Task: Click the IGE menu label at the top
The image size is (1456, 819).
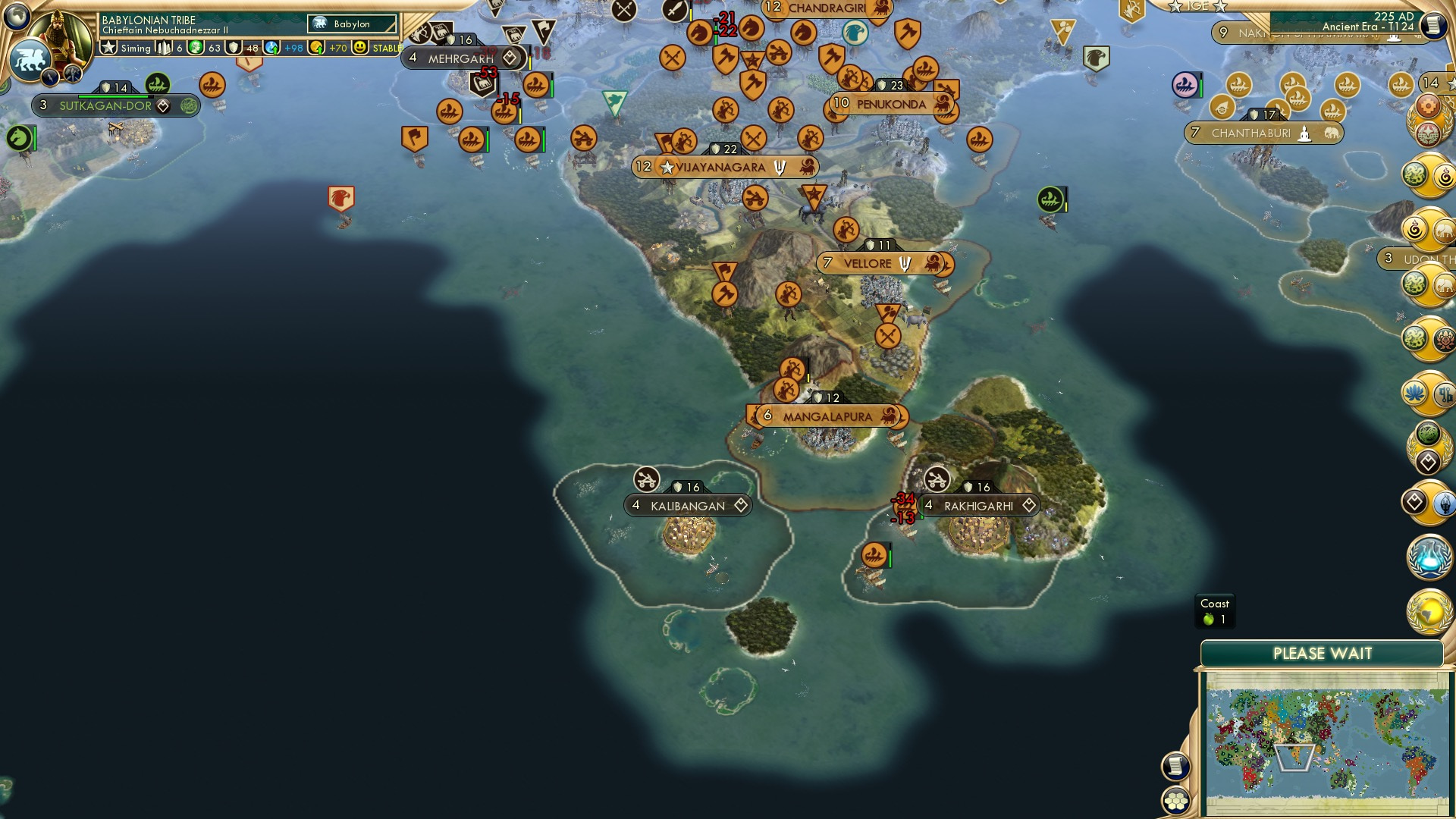Action: (x=1197, y=6)
